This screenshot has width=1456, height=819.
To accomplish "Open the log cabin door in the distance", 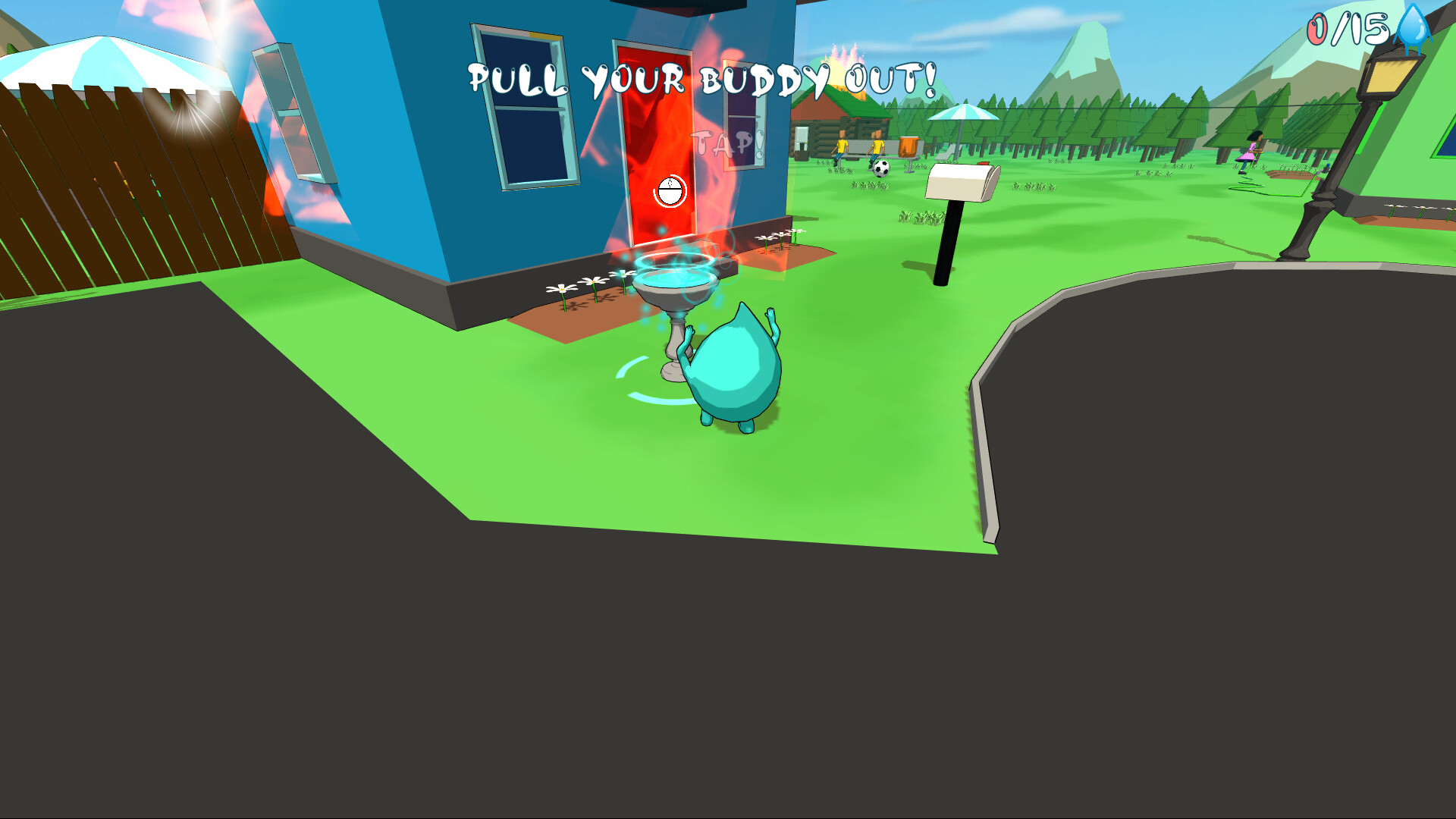I will pos(802,138).
